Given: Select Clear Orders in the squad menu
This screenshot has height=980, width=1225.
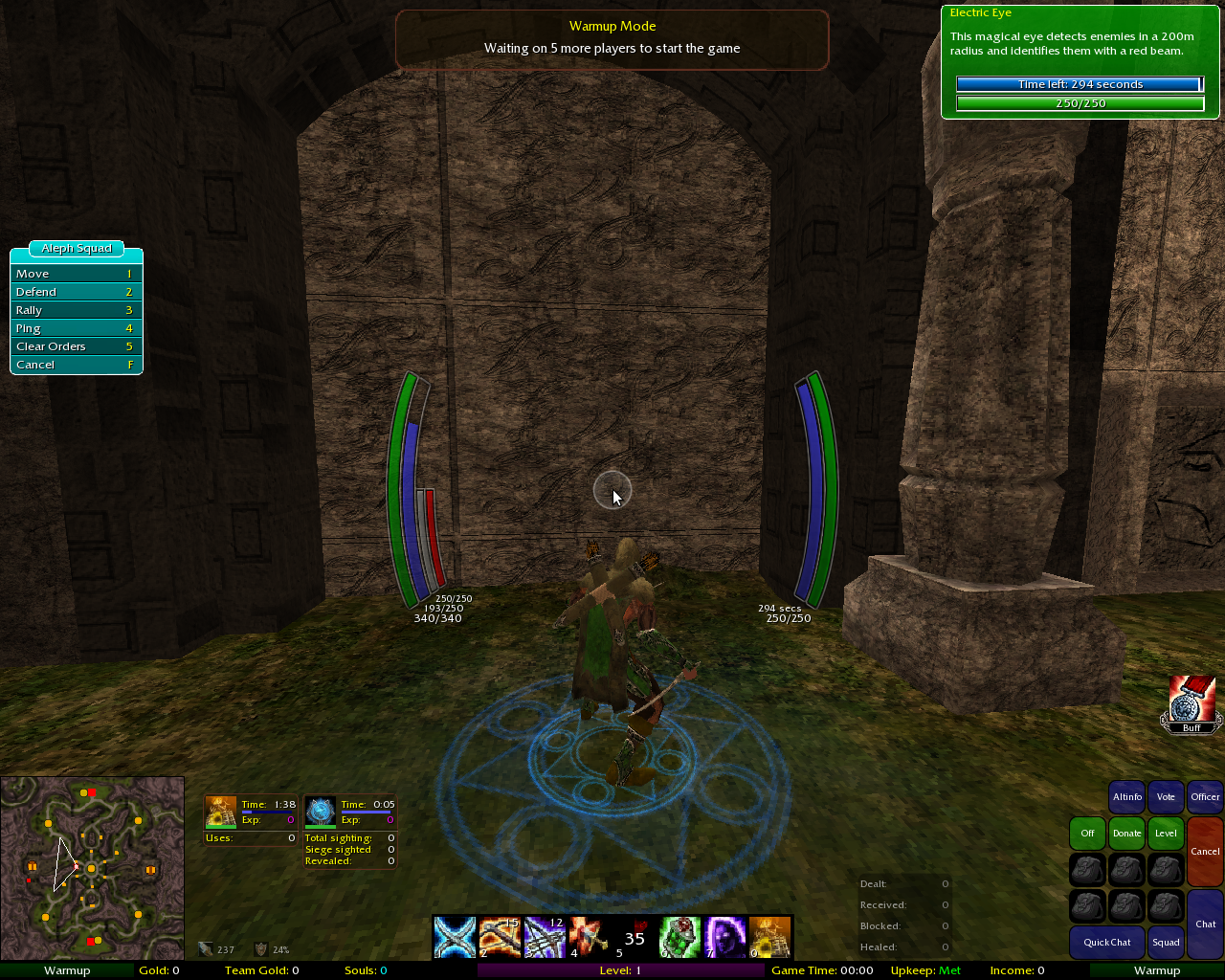Looking at the screenshot, I should coord(76,346).
